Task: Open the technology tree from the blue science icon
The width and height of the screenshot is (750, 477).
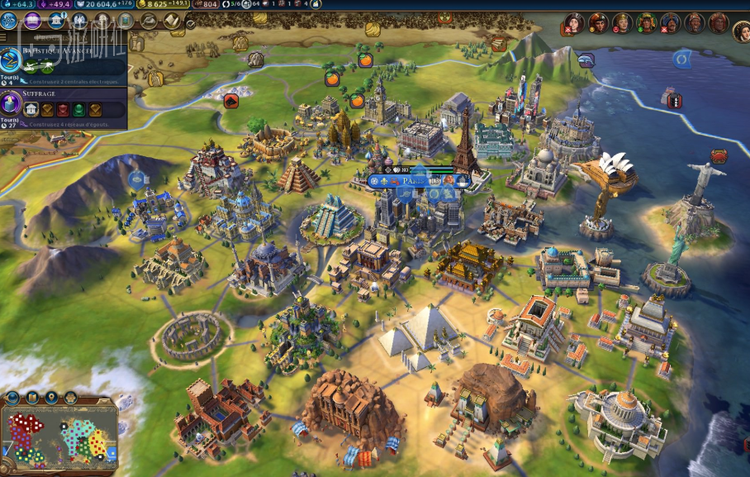Action: (10, 21)
